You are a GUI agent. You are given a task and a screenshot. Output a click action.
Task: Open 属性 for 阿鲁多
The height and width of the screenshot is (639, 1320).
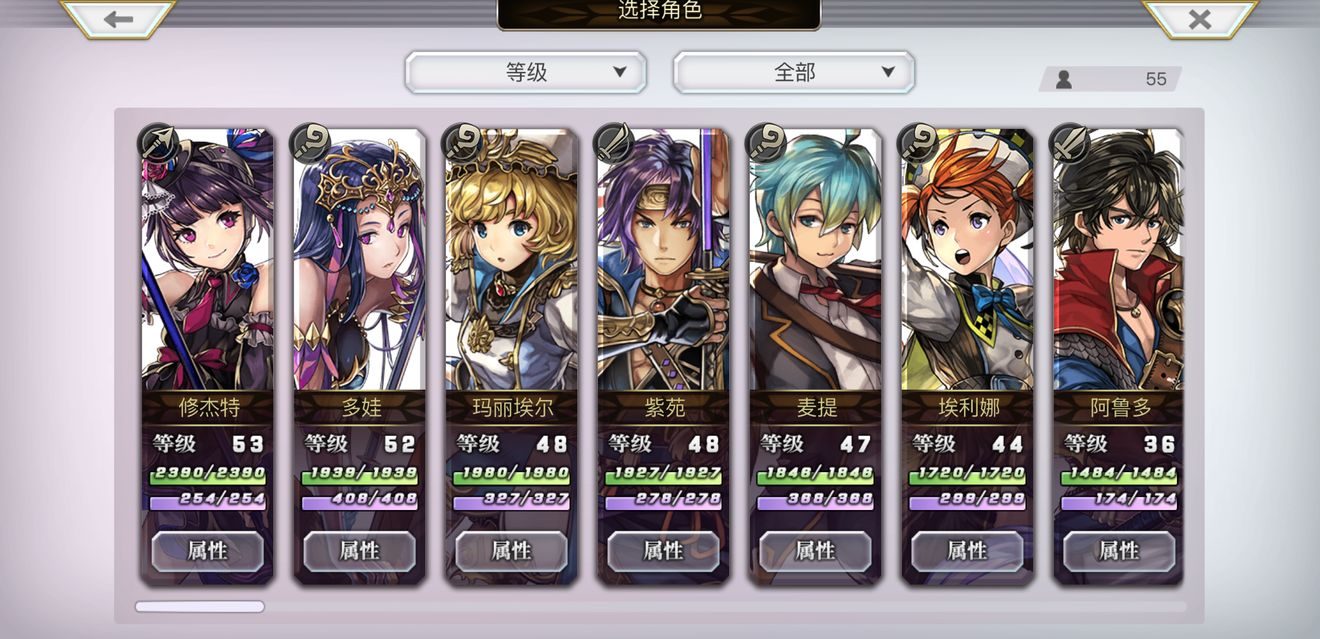pyautogui.click(x=1119, y=551)
